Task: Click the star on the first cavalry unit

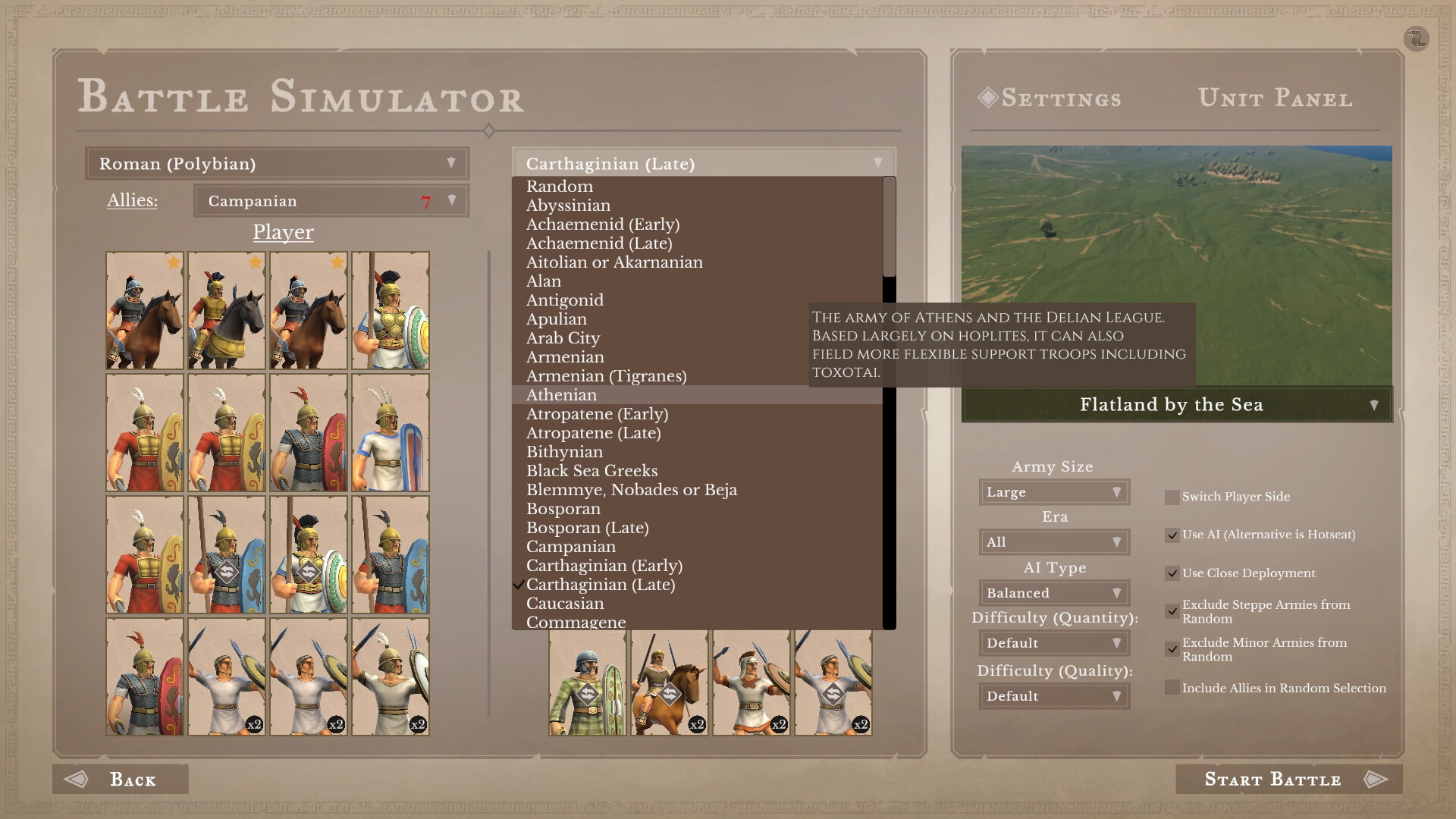Action: click(172, 261)
